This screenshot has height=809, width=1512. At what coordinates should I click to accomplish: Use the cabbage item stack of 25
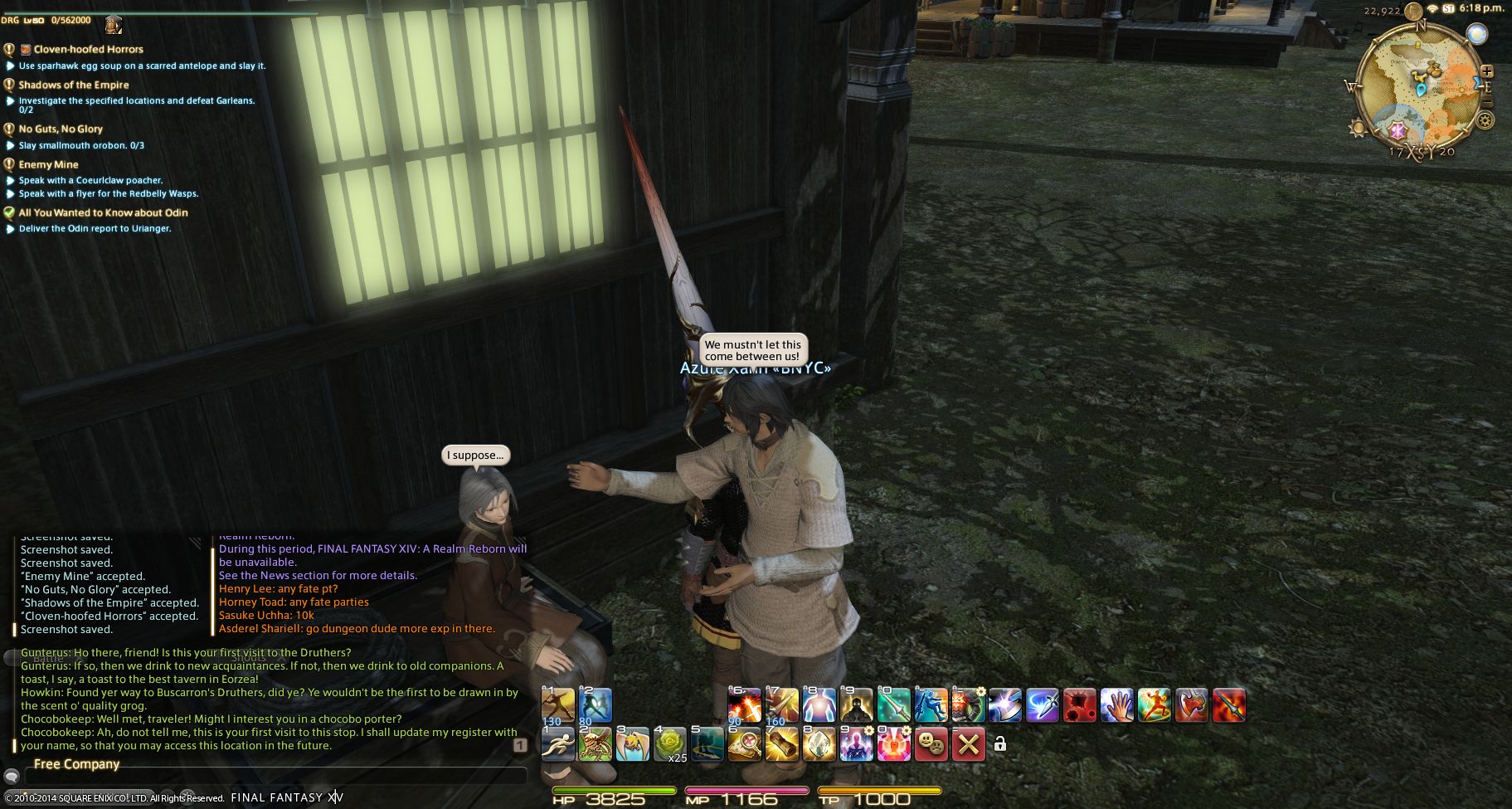(x=670, y=744)
